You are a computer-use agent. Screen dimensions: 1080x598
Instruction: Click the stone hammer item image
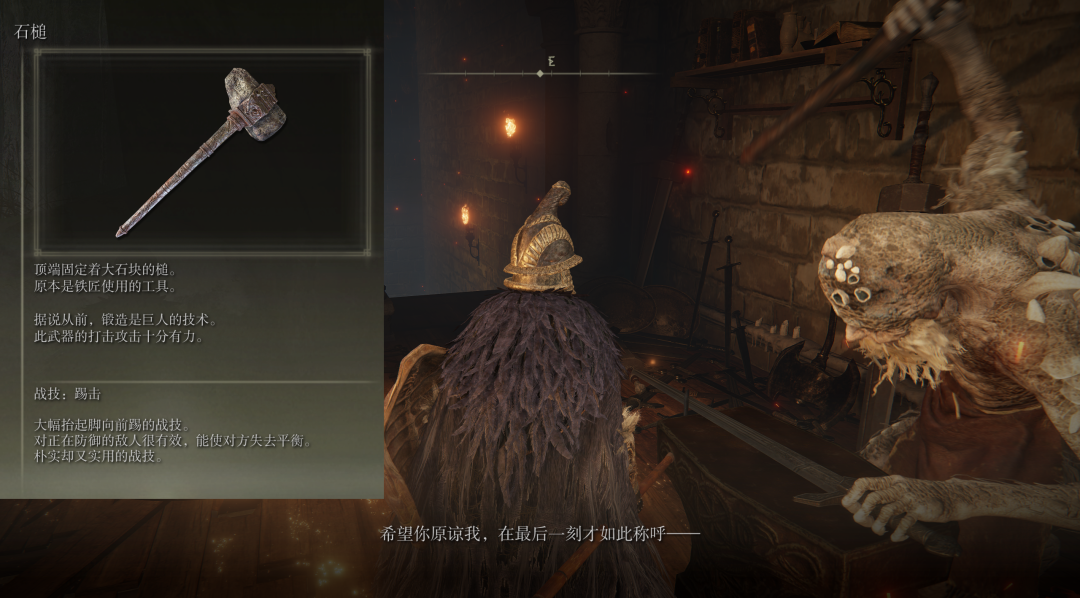[x=203, y=150]
